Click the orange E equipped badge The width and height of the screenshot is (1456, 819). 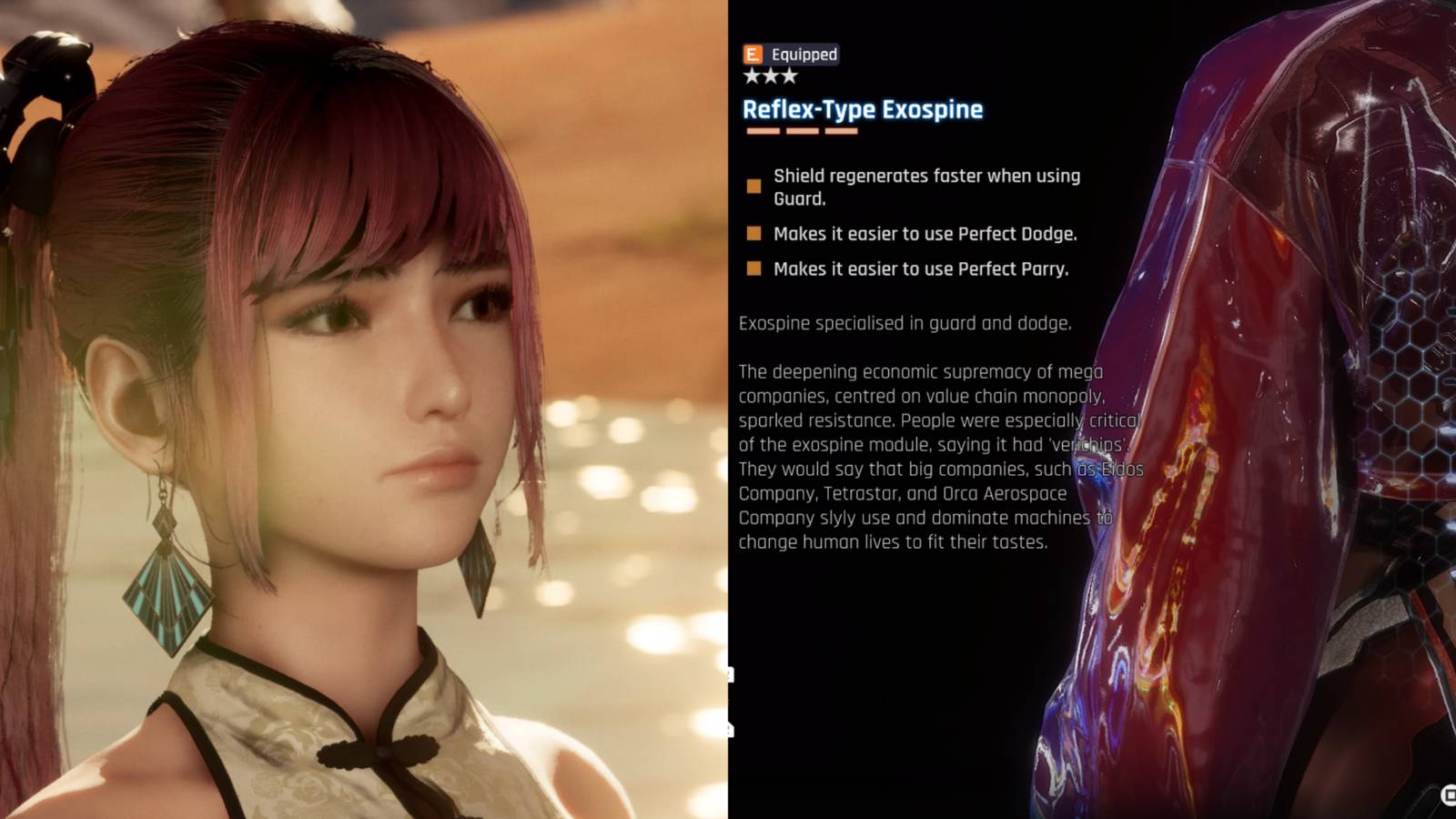(753, 55)
